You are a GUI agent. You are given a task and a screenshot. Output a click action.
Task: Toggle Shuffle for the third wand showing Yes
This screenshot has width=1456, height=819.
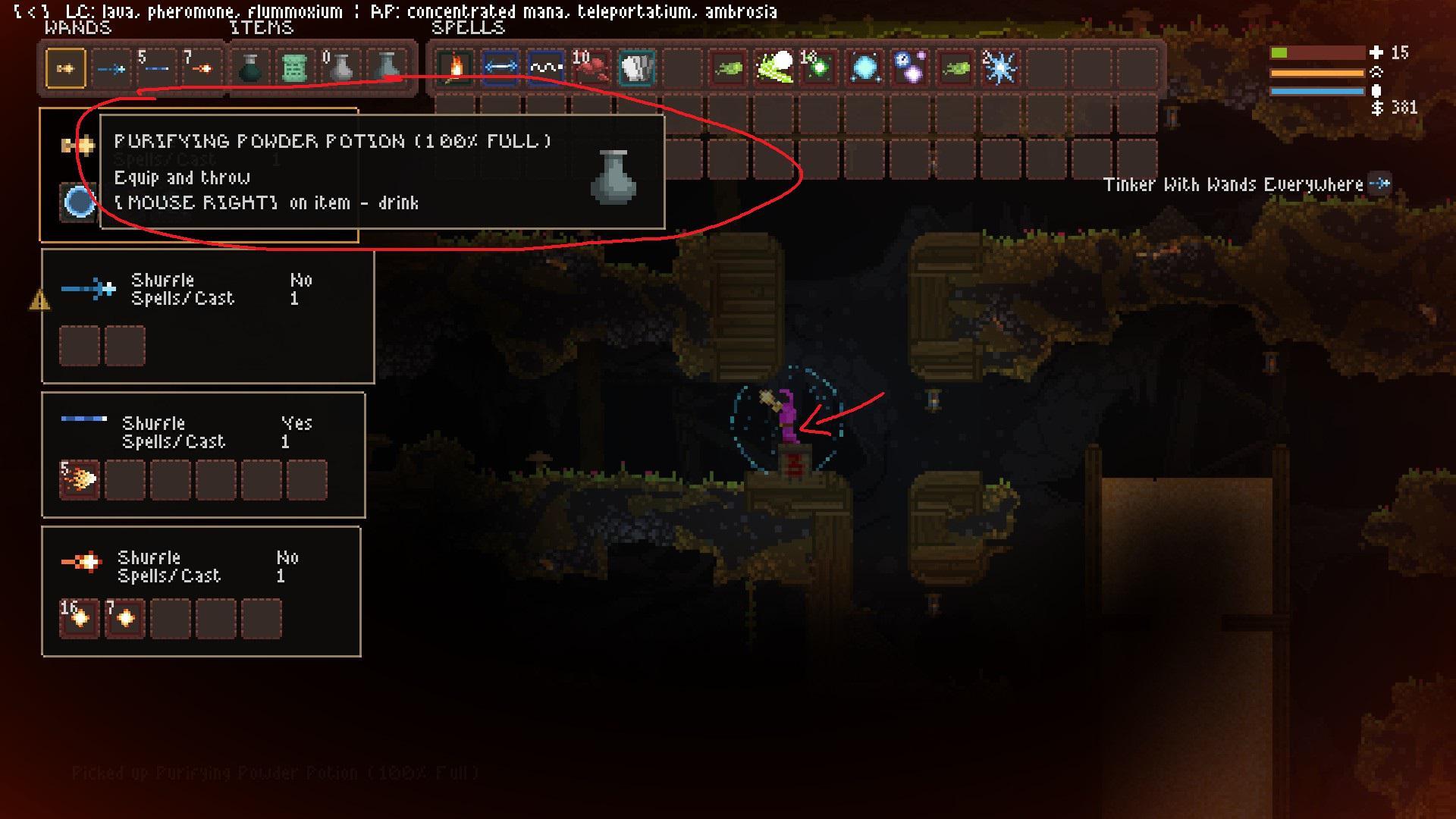coord(297,424)
